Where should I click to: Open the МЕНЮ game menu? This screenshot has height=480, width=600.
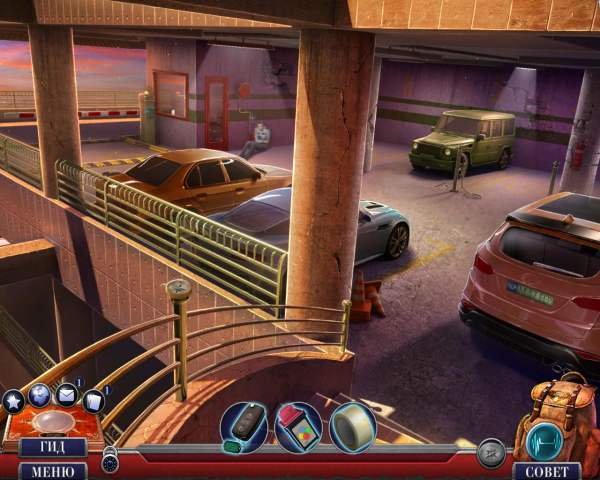click(52, 470)
